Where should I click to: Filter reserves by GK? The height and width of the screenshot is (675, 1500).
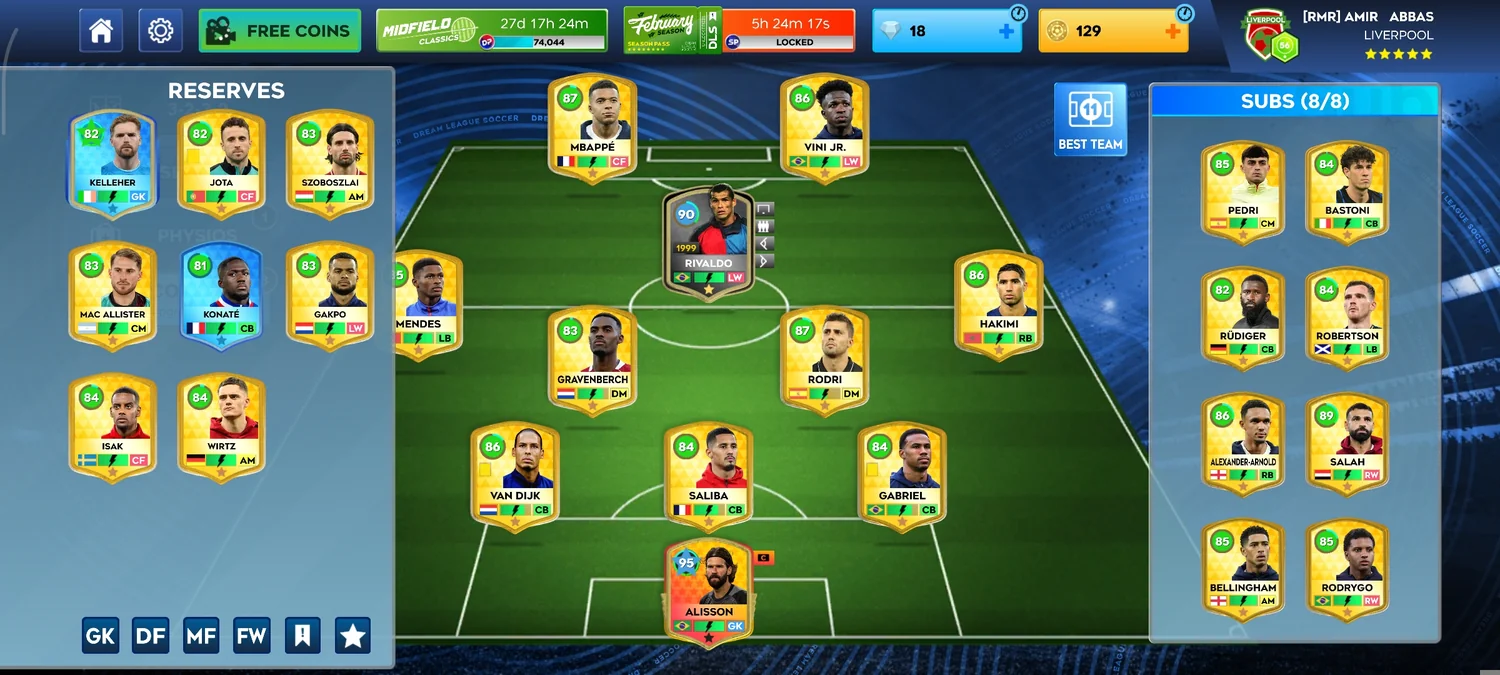tap(100, 635)
